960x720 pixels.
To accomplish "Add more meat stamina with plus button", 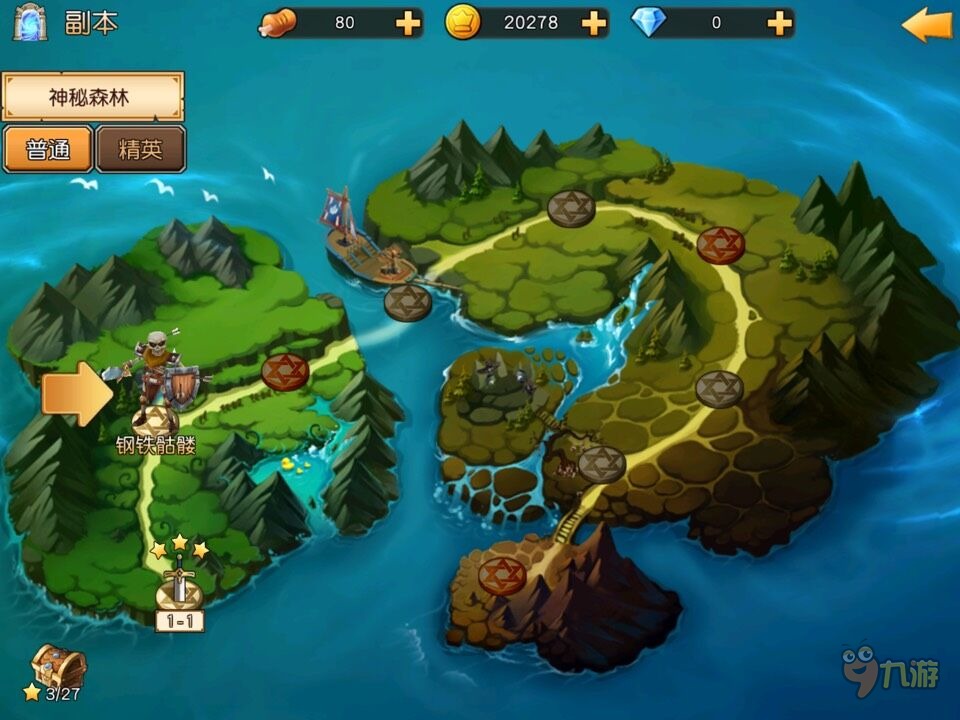I will coord(408,23).
